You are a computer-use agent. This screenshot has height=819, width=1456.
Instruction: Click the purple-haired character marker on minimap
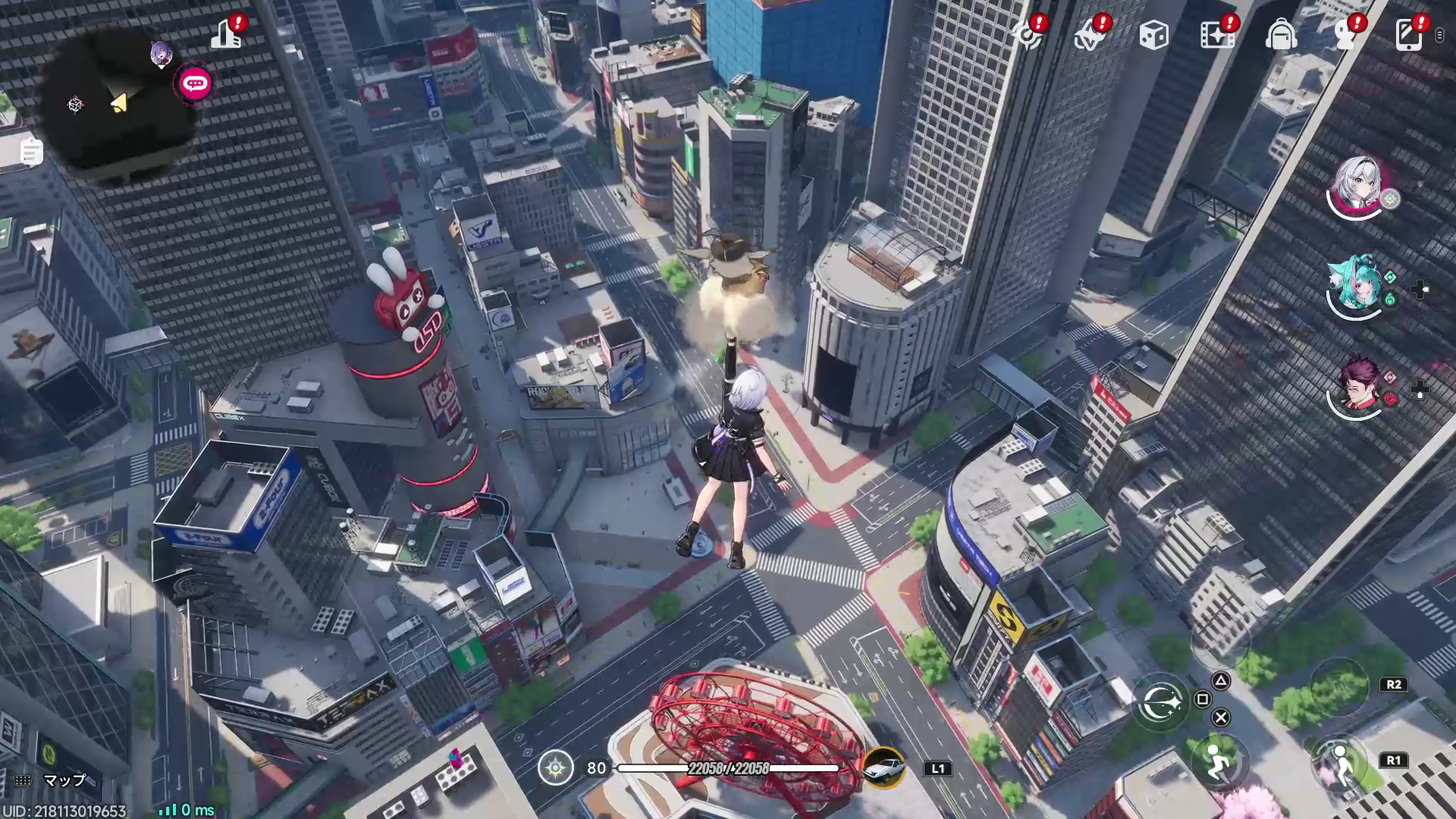tap(161, 55)
